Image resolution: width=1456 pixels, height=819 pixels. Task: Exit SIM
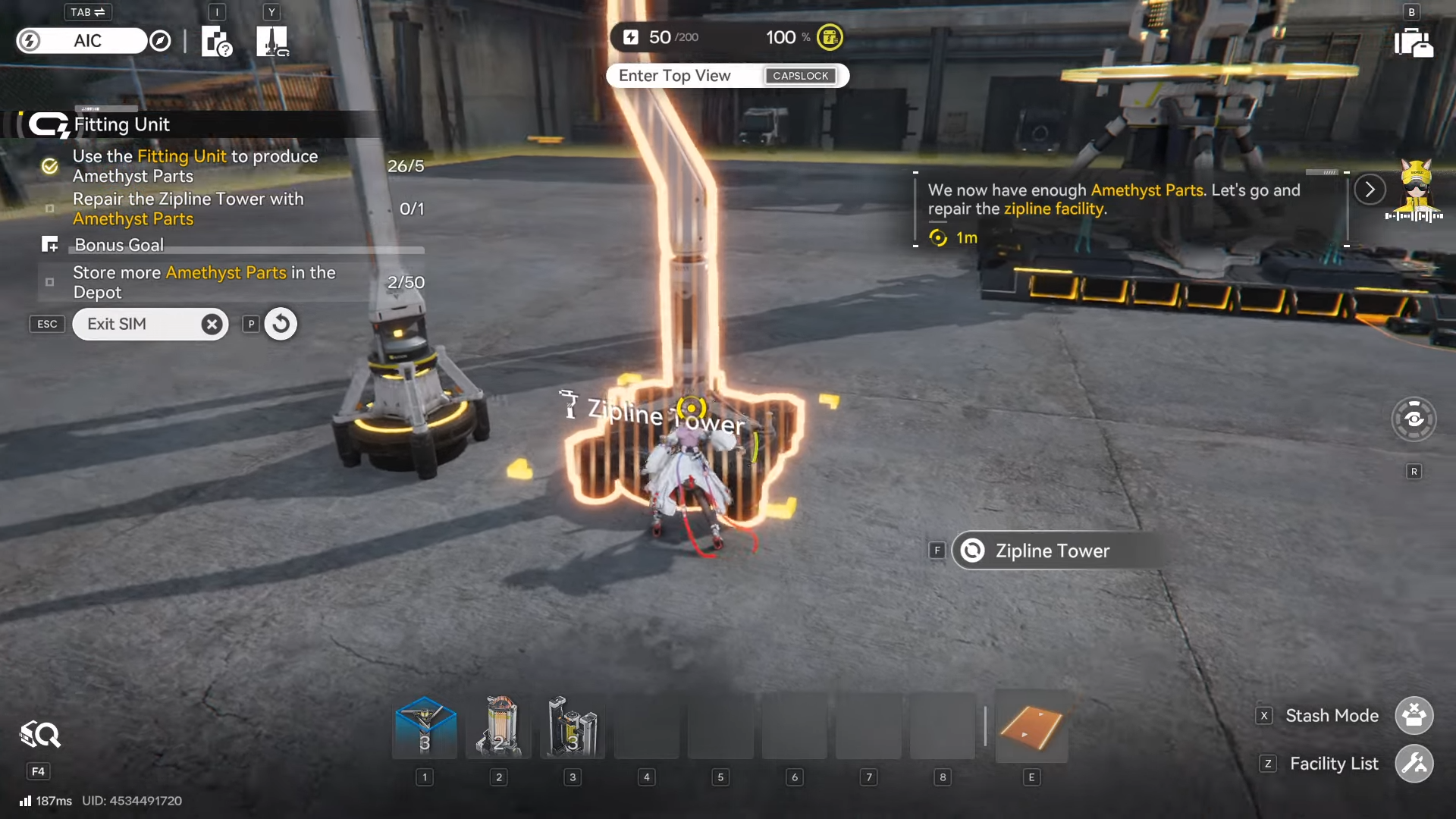pos(150,325)
